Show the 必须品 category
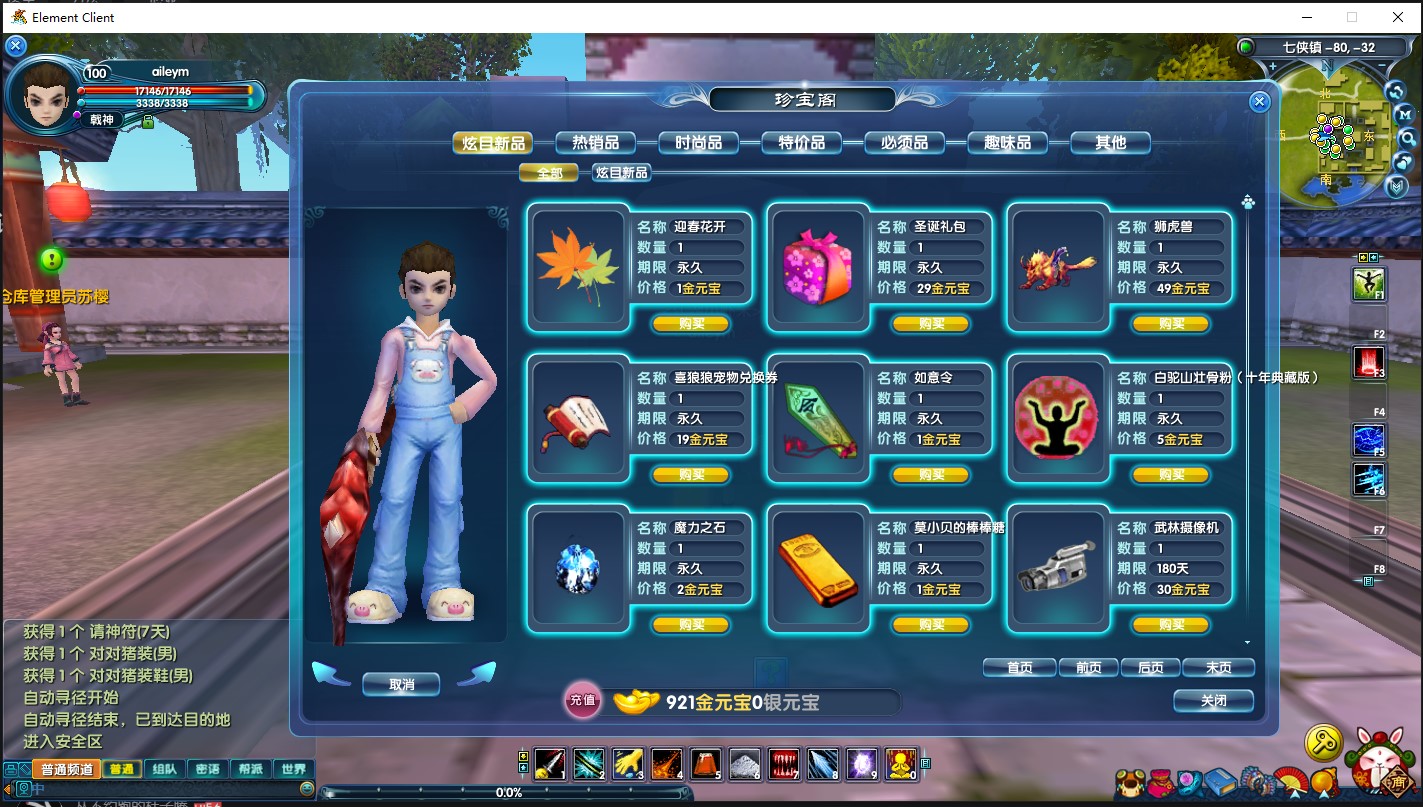This screenshot has height=807, width=1423. point(904,143)
